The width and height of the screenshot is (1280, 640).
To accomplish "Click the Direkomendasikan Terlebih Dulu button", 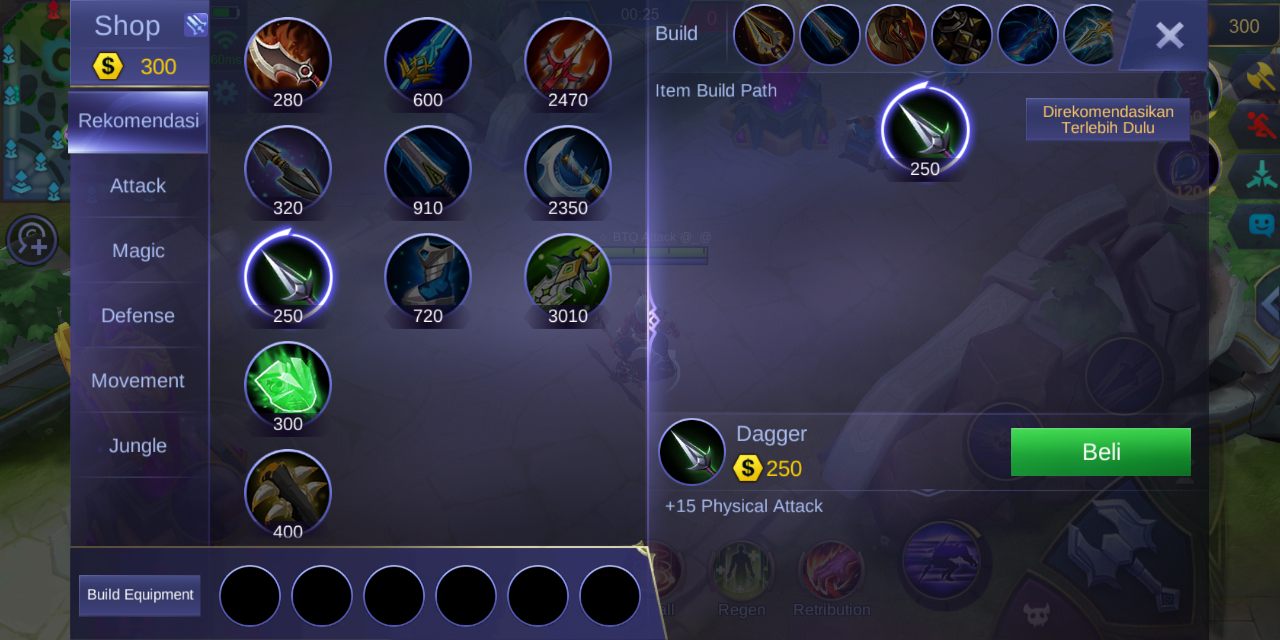I will pos(1108,120).
